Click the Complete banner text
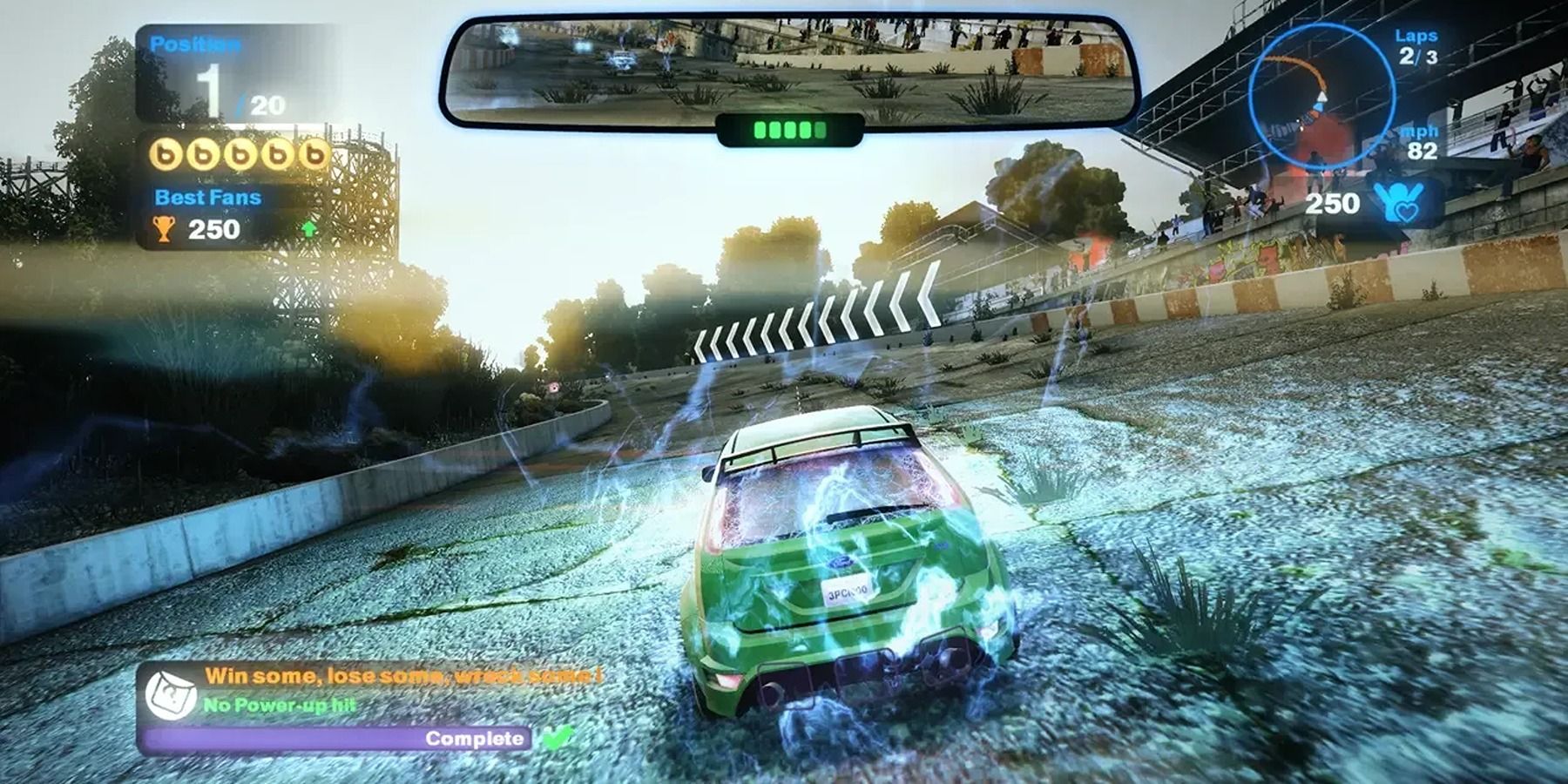 click(475, 740)
